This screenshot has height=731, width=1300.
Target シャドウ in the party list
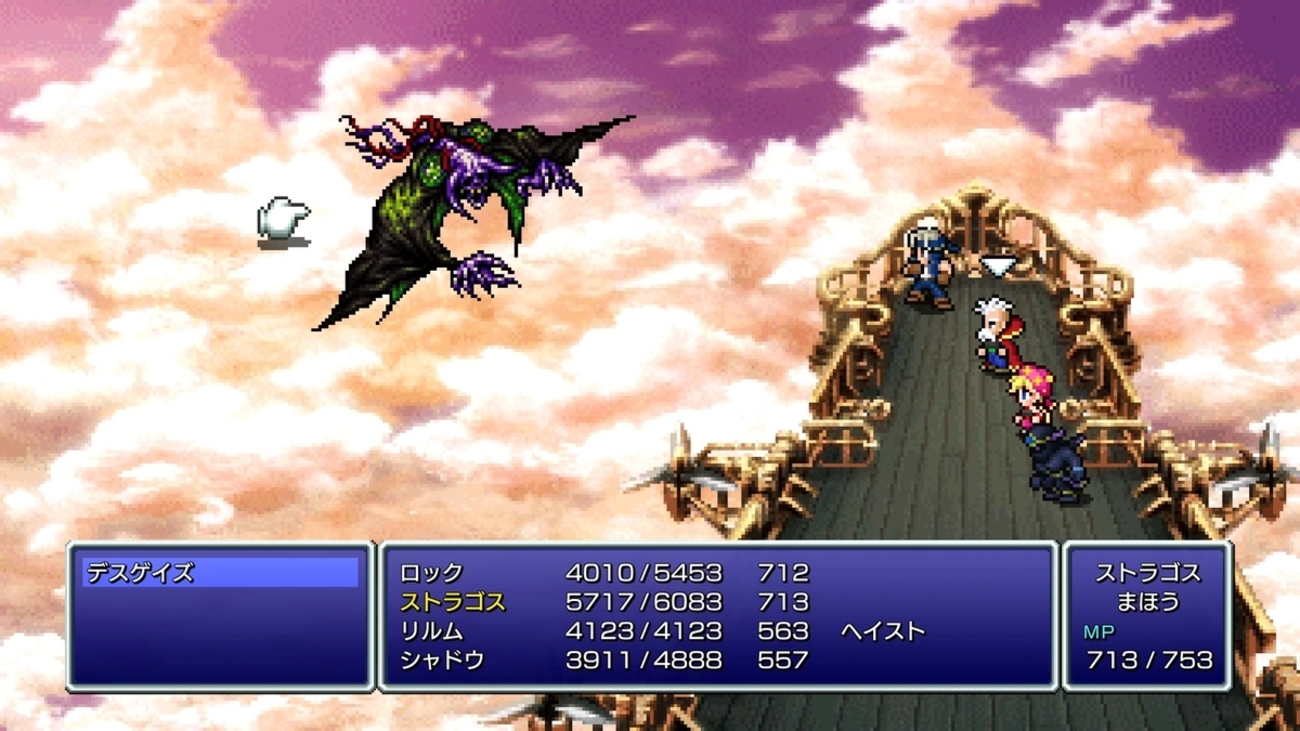(x=443, y=660)
